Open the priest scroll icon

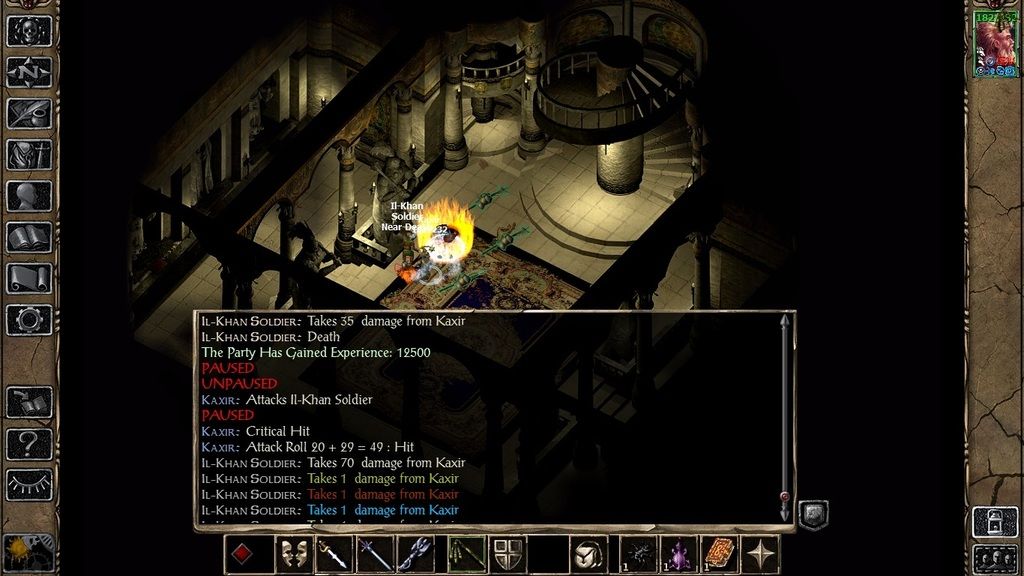(x=29, y=278)
